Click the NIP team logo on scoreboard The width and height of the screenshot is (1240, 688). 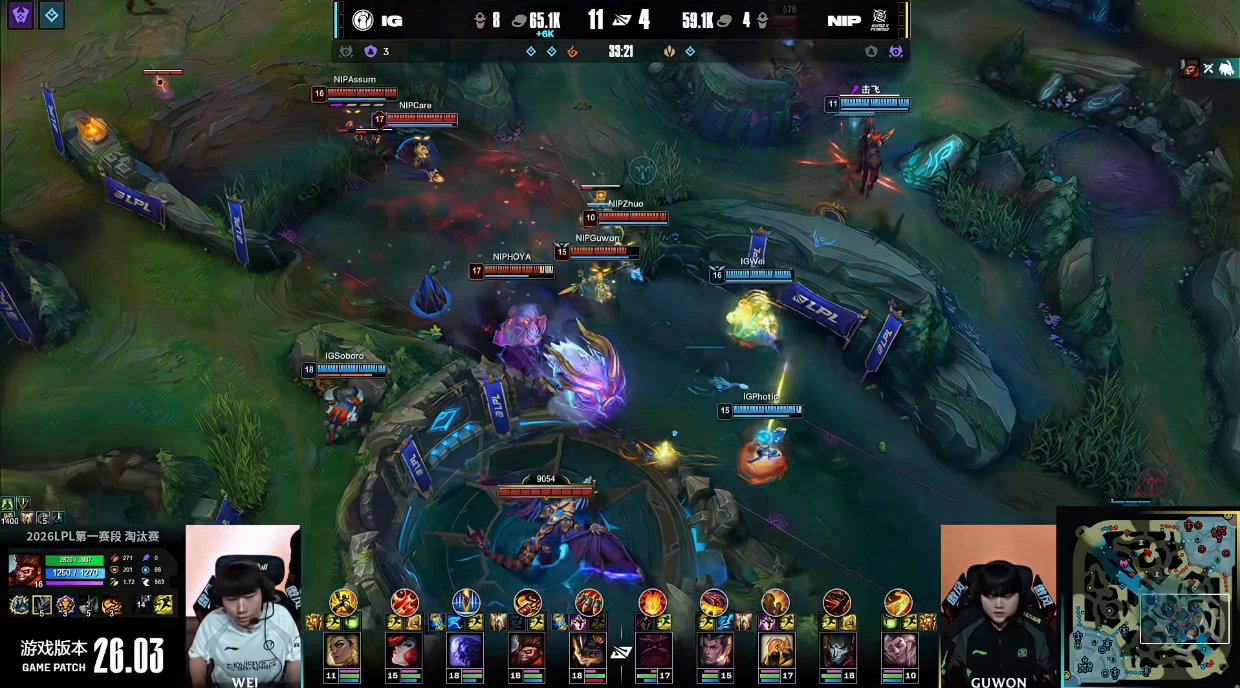click(879, 20)
